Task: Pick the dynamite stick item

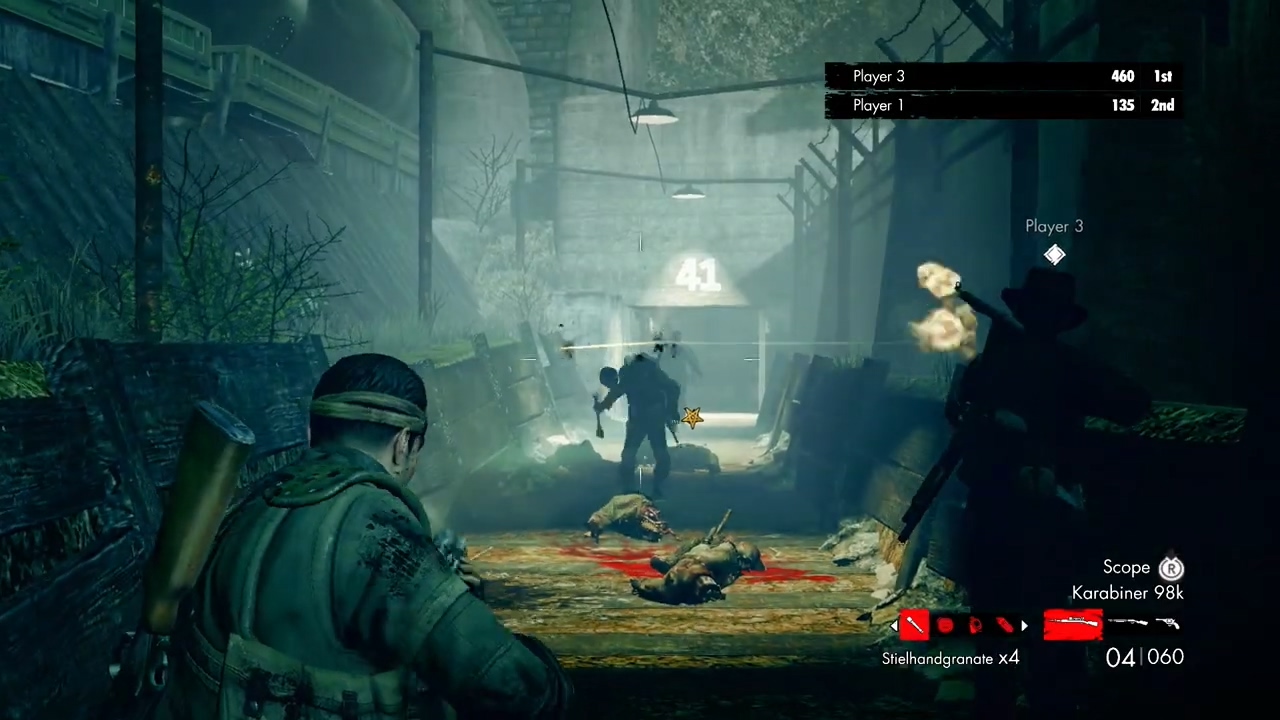Action: pos(1004,626)
